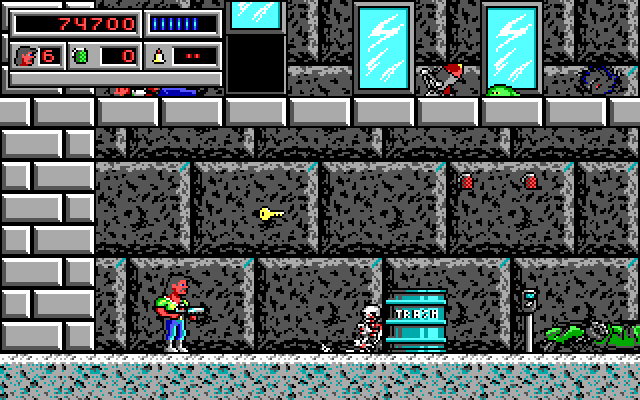This screenshot has height=400, width=640.
Task: Select the player face lives icon
Action: (x=25, y=55)
